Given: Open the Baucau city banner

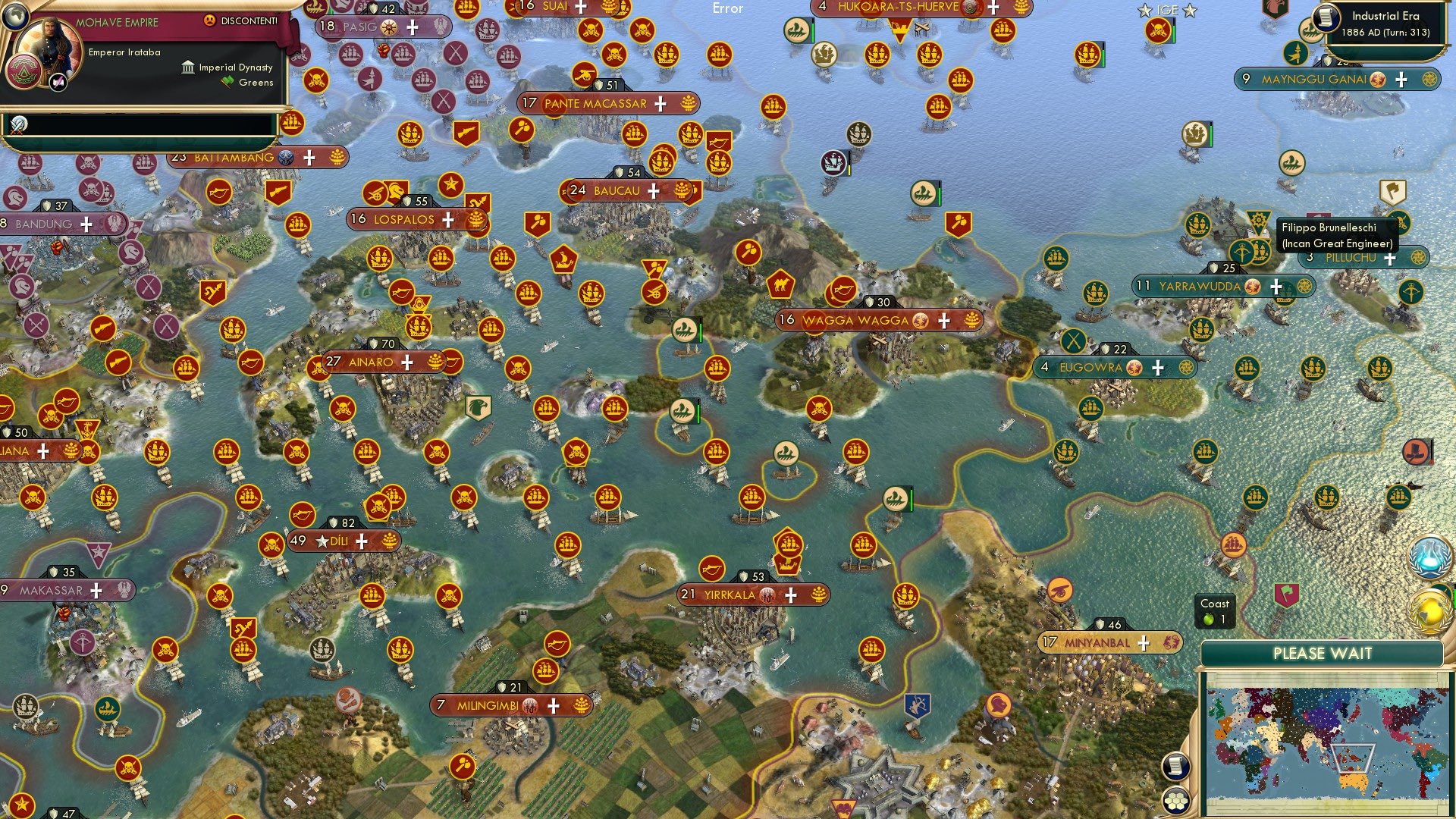Looking at the screenshot, I should coord(617,190).
